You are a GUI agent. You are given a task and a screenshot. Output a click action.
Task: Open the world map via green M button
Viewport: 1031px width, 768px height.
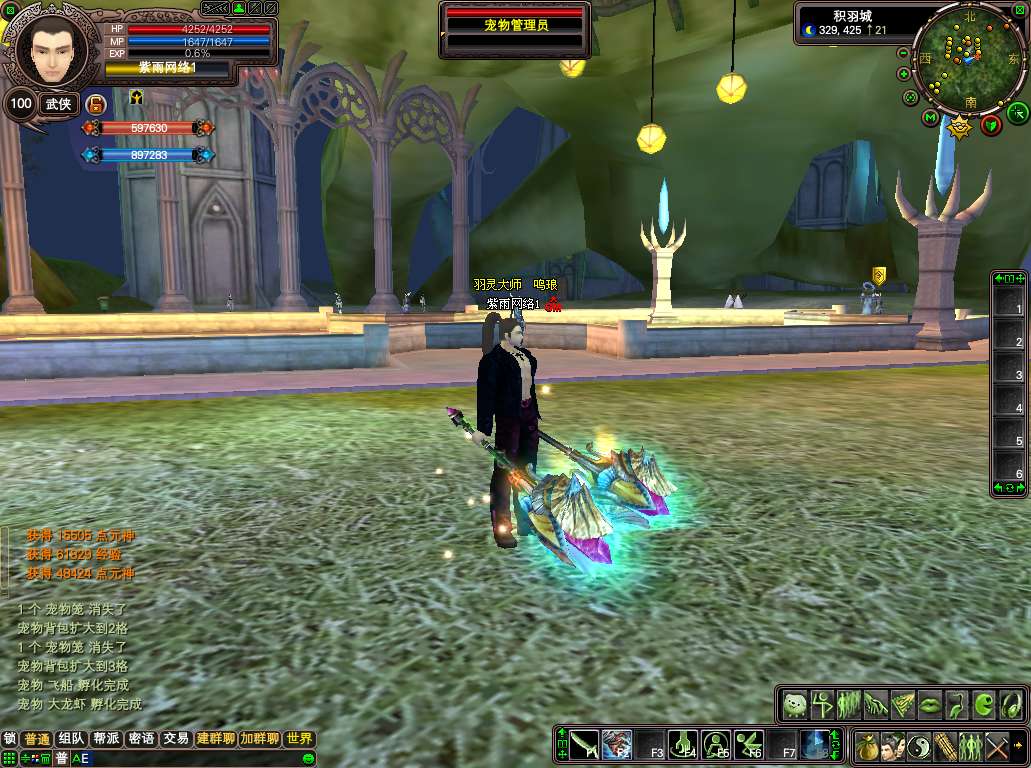click(931, 118)
